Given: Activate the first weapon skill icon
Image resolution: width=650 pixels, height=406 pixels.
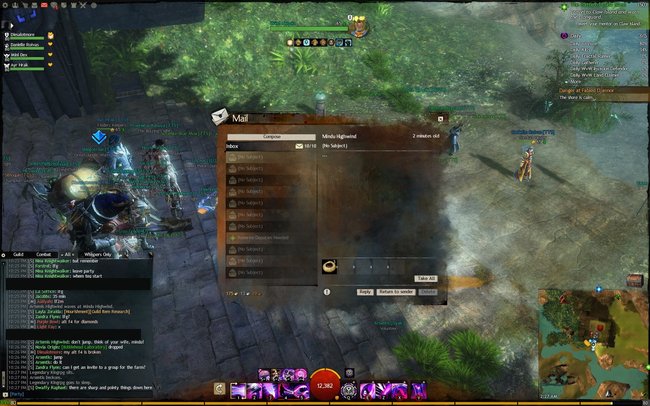Looking at the screenshot, I should tap(237, 389).
